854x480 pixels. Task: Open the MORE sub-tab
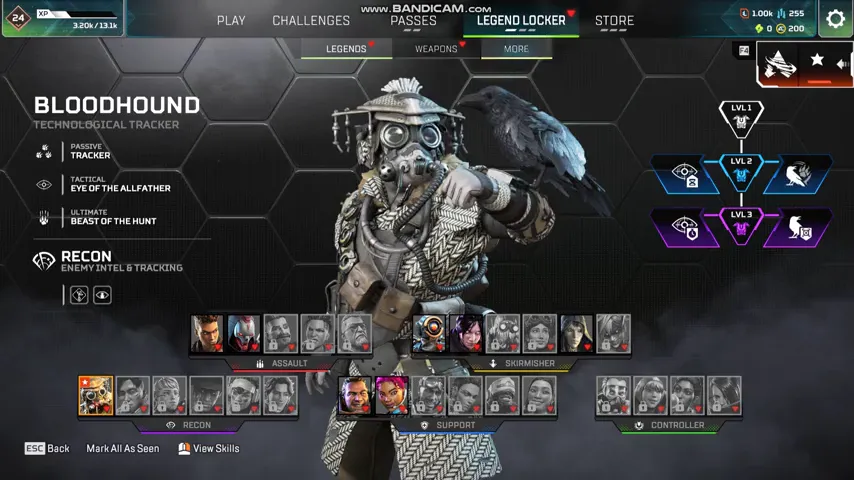coord(516,48)
